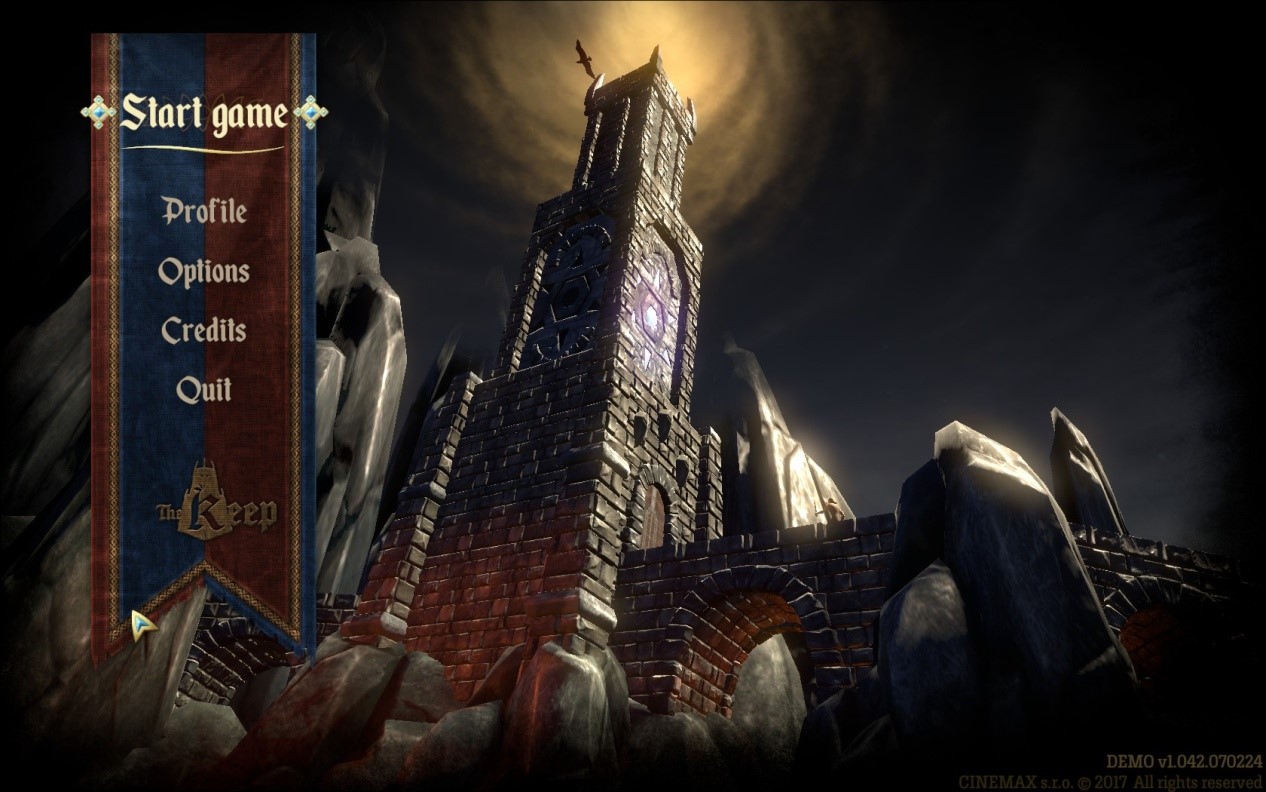Open the Profile menu entry

click(x=204, y=211)
